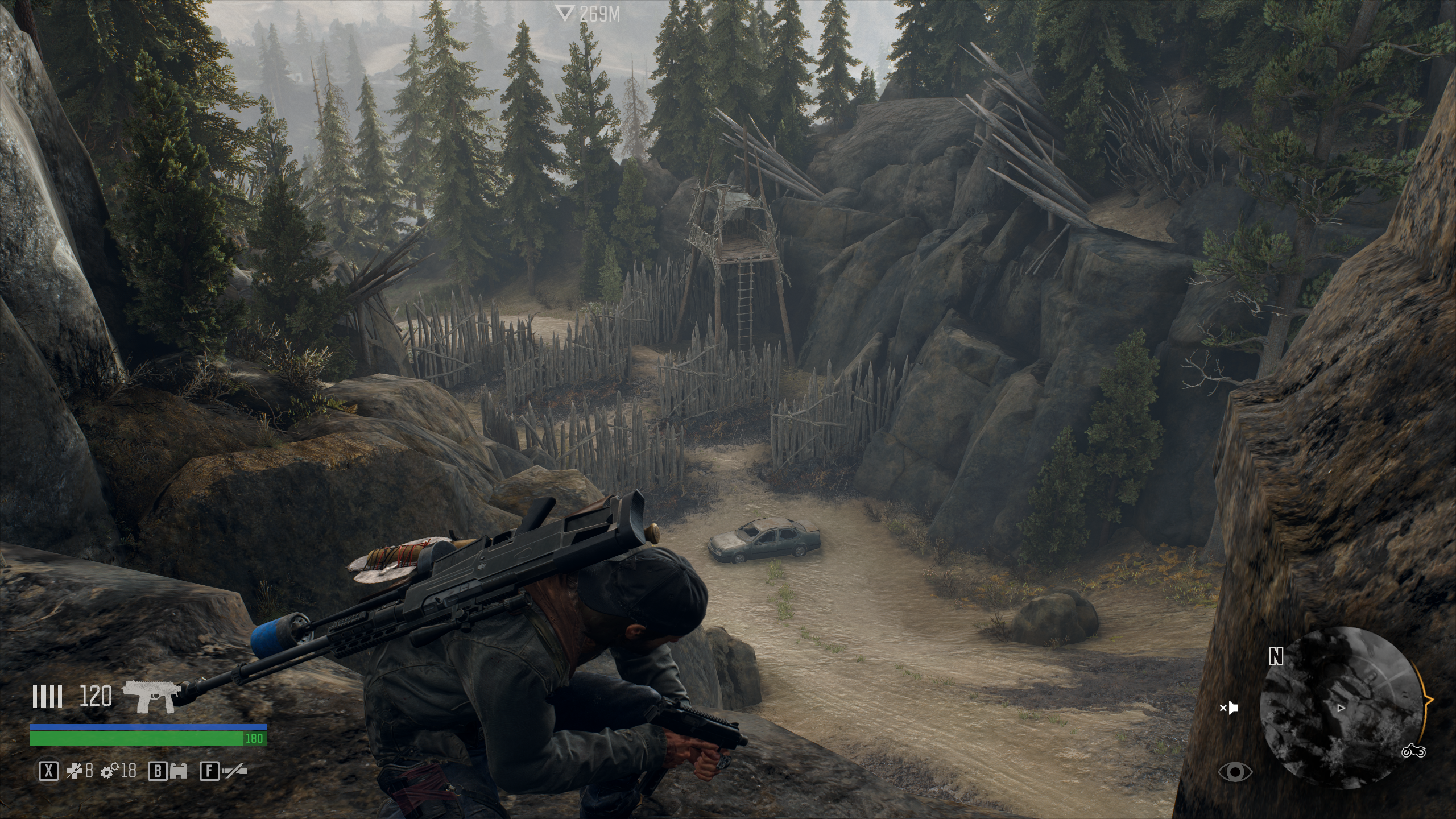Screen dimensions: 1456x819
Task: Click the eye visibility indicator
Action: [1235, 772]
